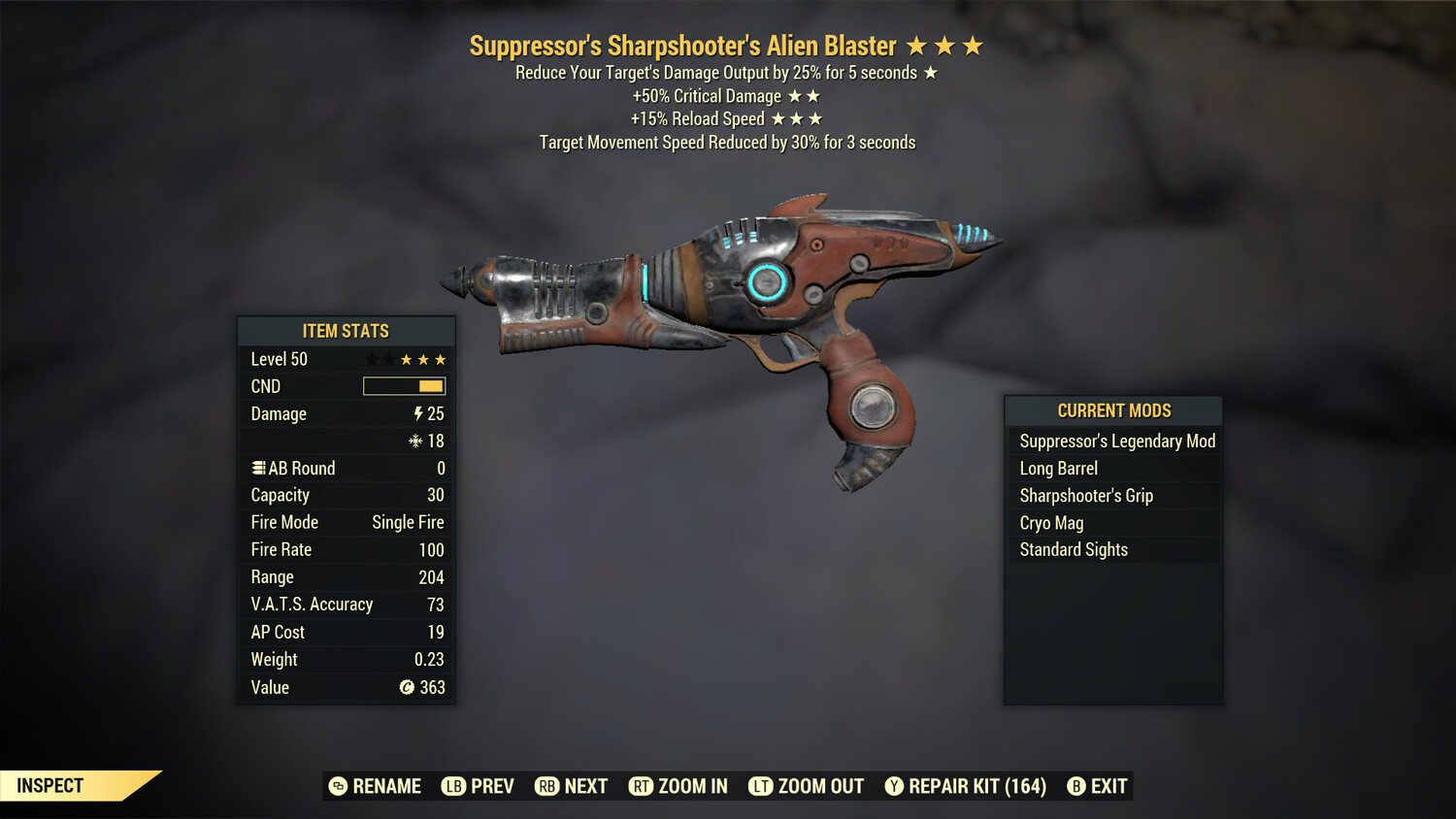Open the Fire Mode Single Fire selector

pyautogui.click(x=407, y=522)
